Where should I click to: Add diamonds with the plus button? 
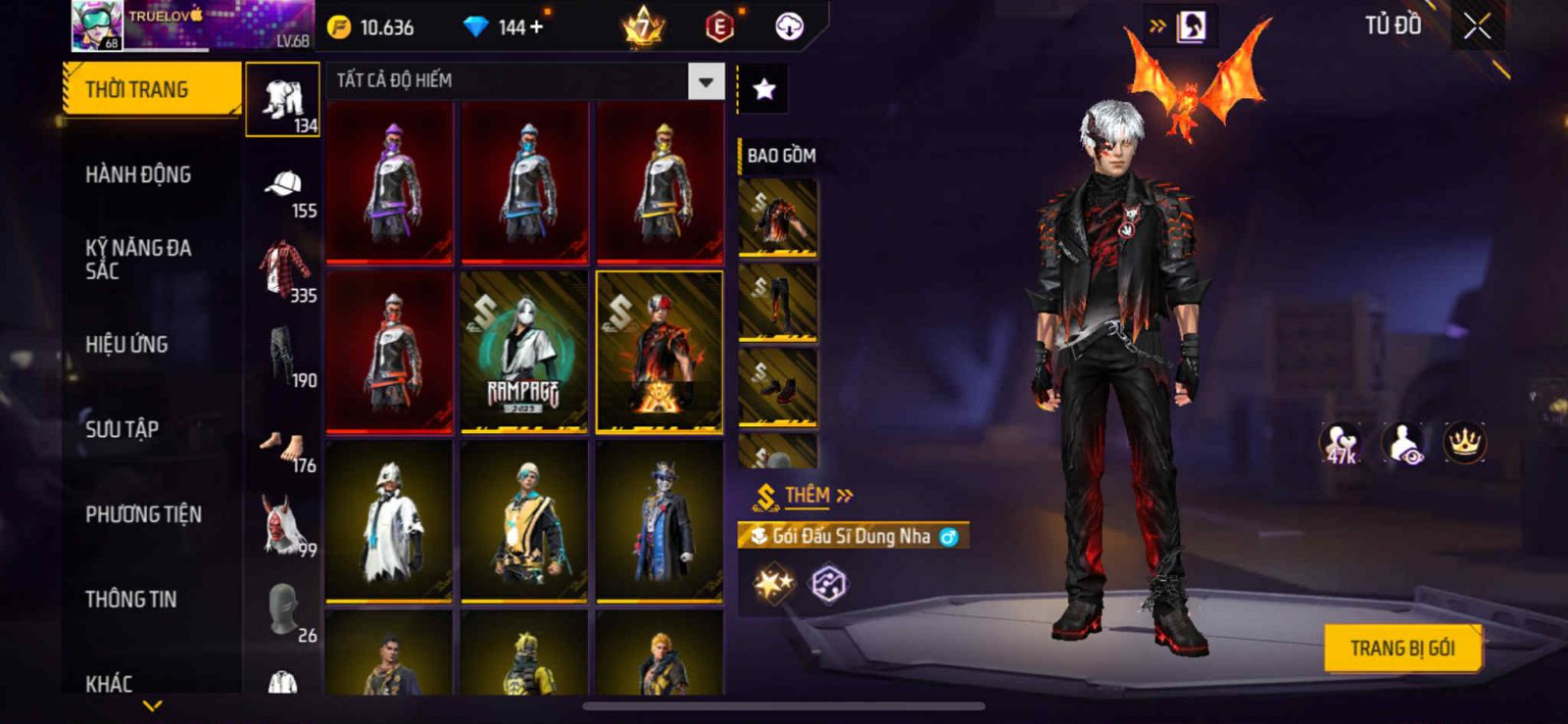click(x=536, y=27)
